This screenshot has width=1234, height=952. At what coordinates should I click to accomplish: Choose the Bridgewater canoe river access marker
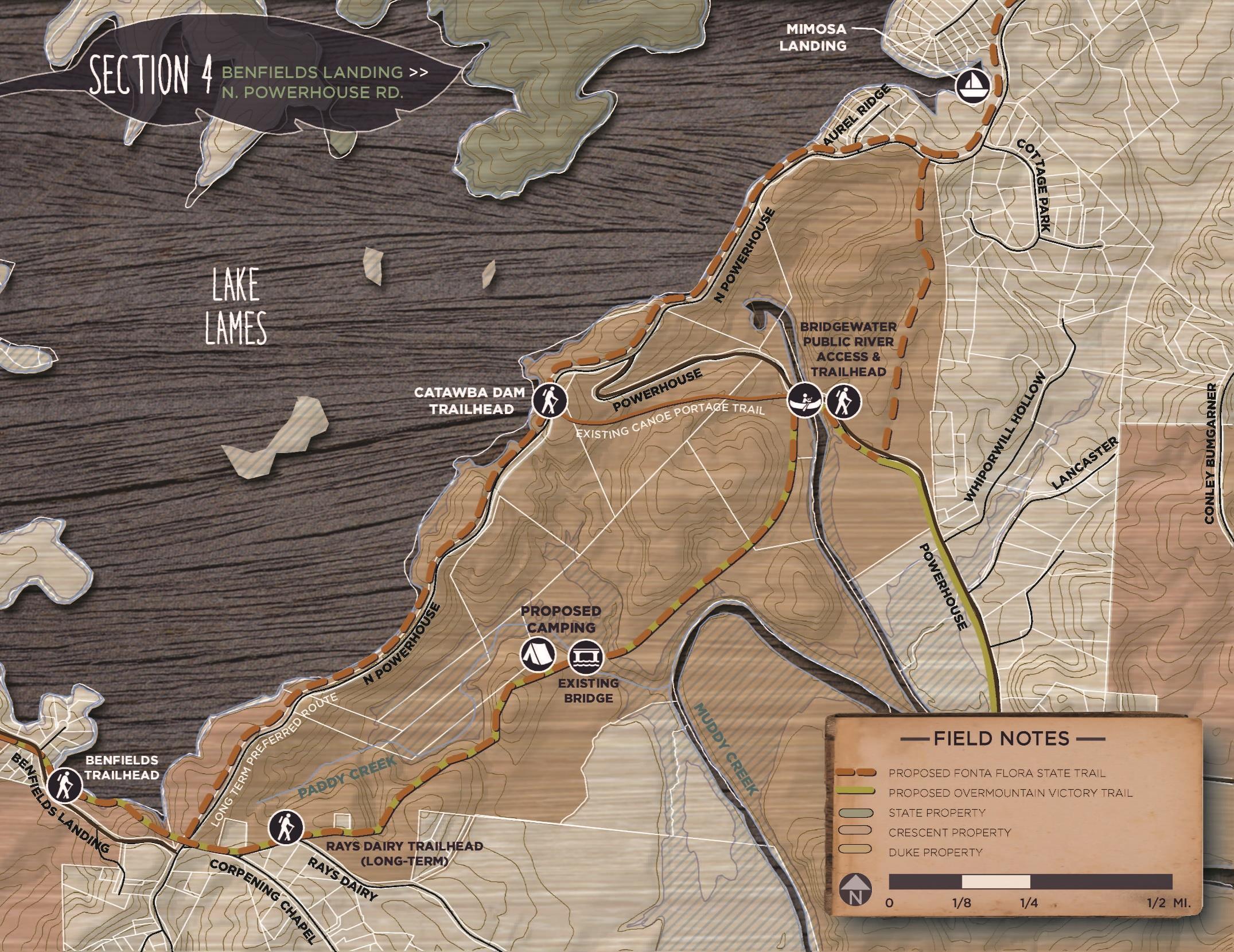[x=803, y=400]
